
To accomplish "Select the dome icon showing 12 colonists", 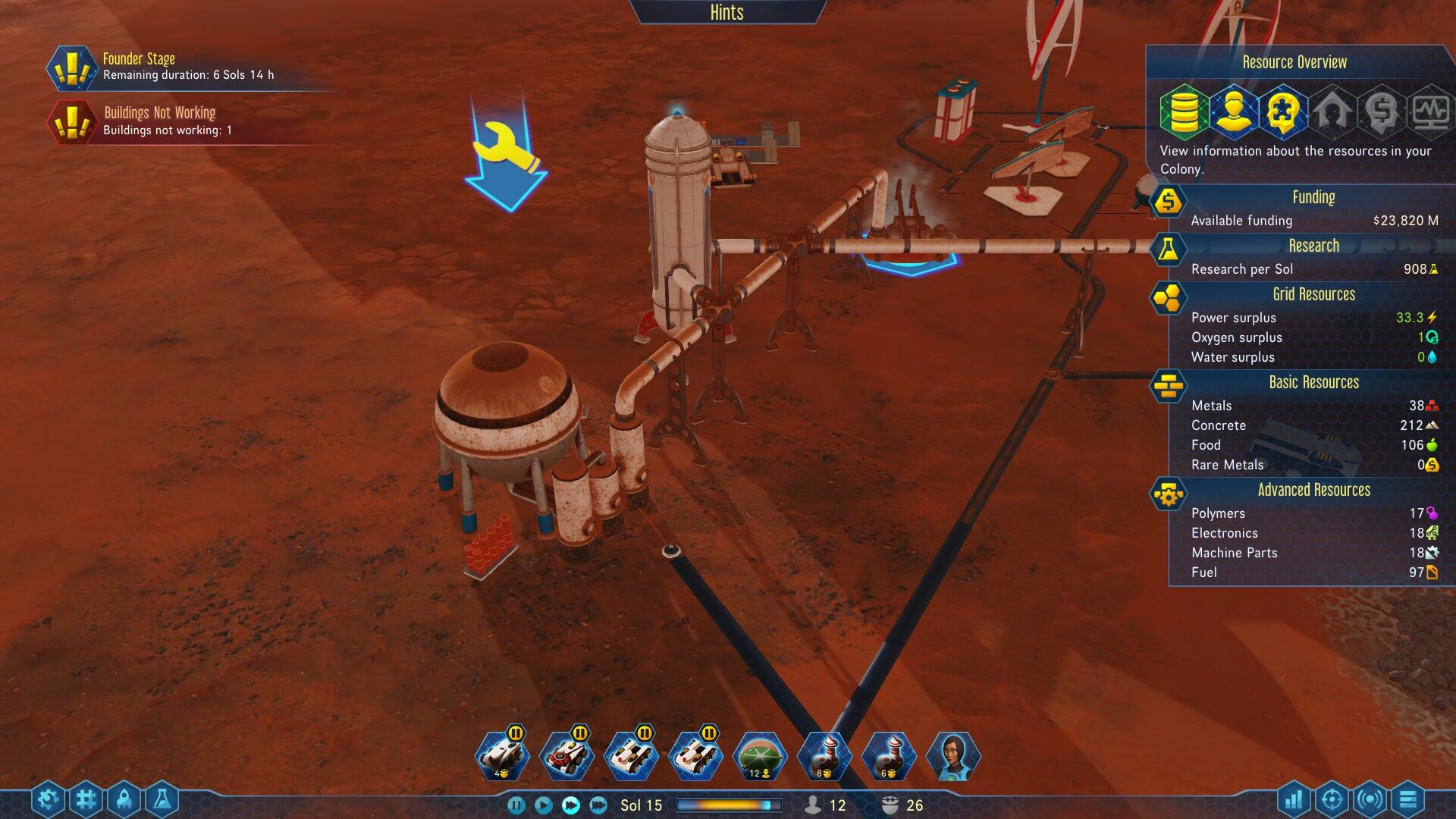I will [x=760, y=755].
